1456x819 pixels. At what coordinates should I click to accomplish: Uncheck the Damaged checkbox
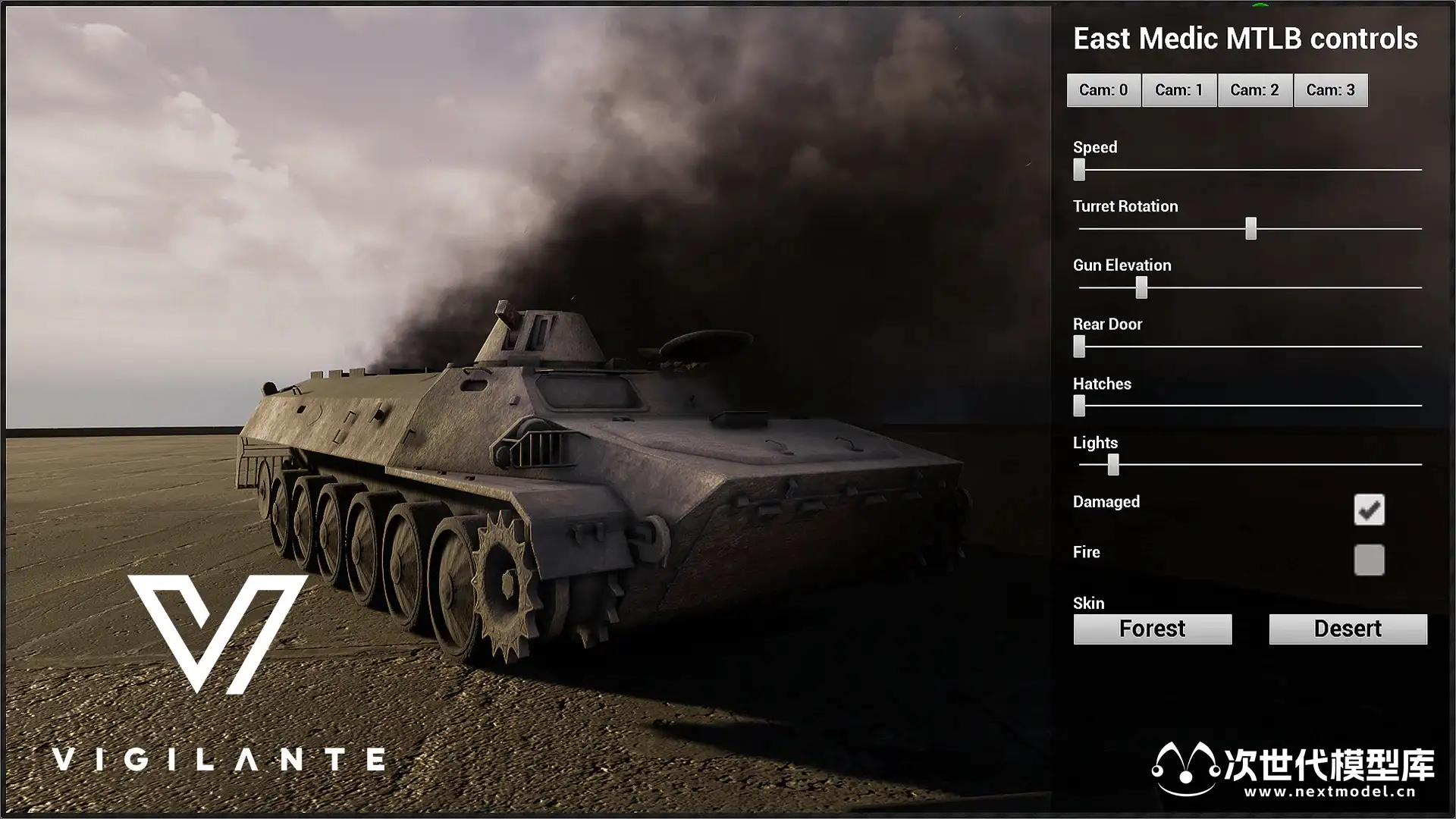pyautogui.click(x=1369, y=510)
